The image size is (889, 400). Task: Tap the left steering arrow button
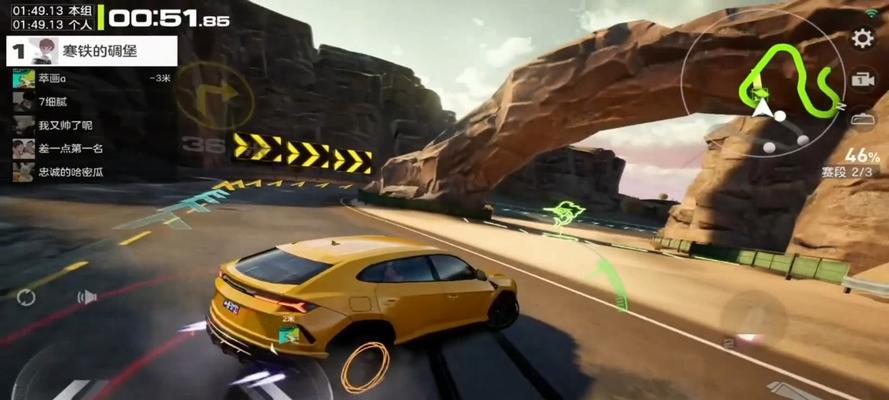point(70,388)
